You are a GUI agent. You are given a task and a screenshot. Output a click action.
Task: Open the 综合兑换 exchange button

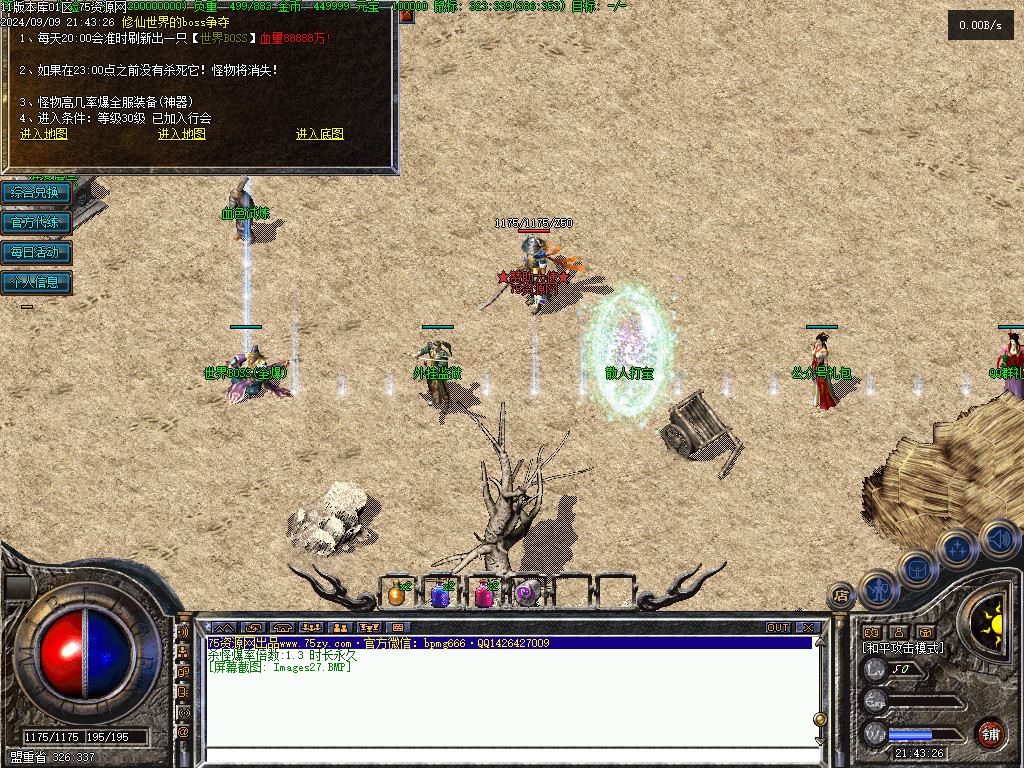click(36, 192)
